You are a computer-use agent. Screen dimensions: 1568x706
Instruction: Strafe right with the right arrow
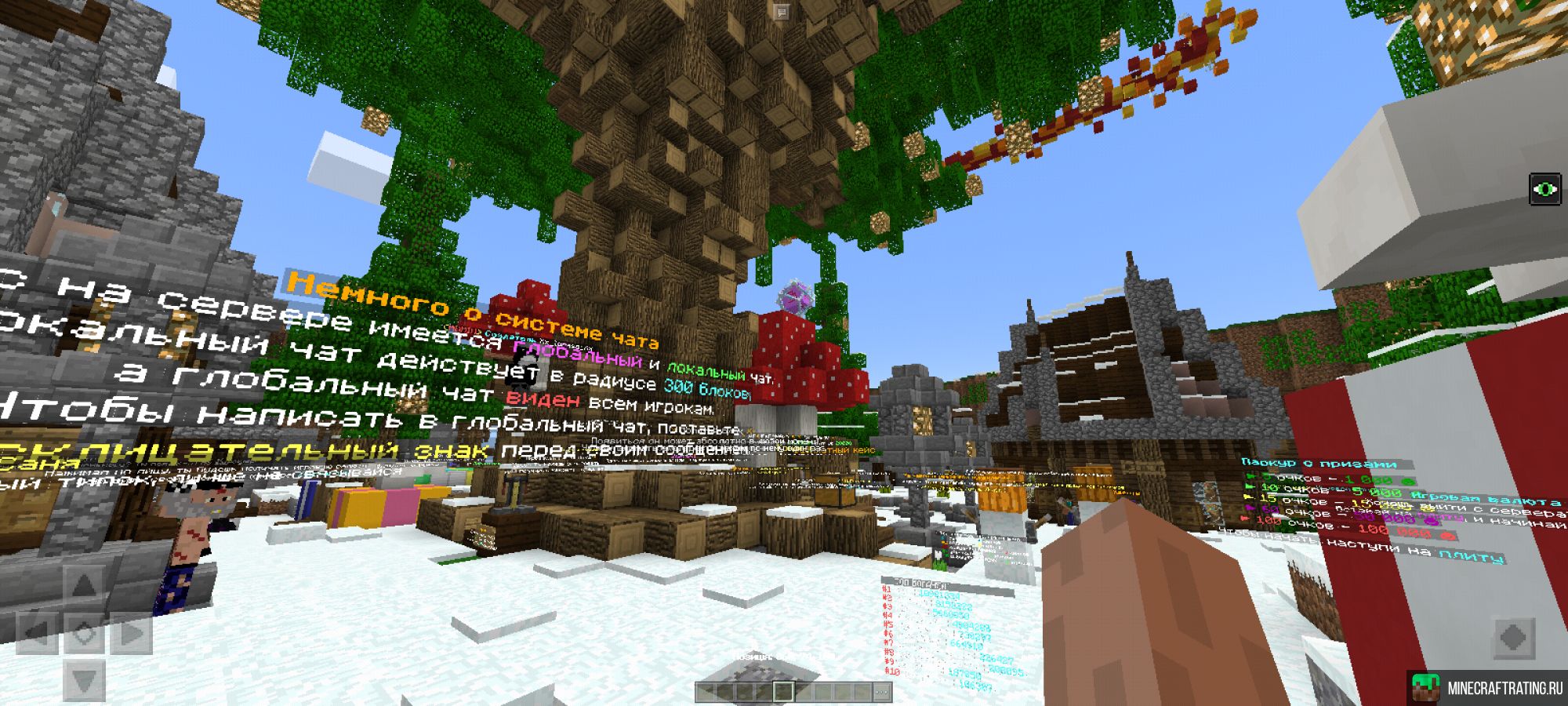(x=131, y=632)
